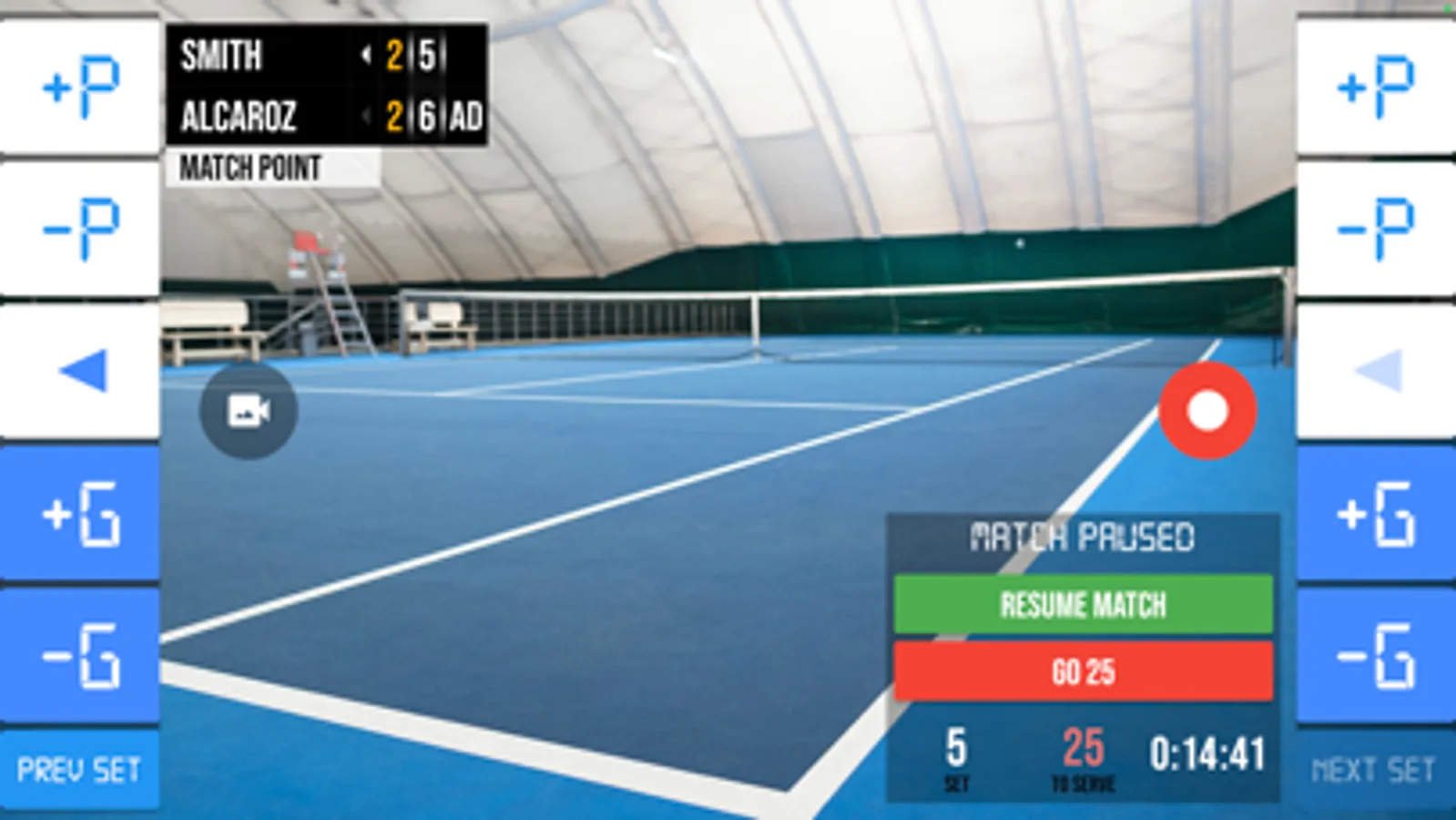
Task: Add a game using left panel +G
Action: tap(80, 513)
